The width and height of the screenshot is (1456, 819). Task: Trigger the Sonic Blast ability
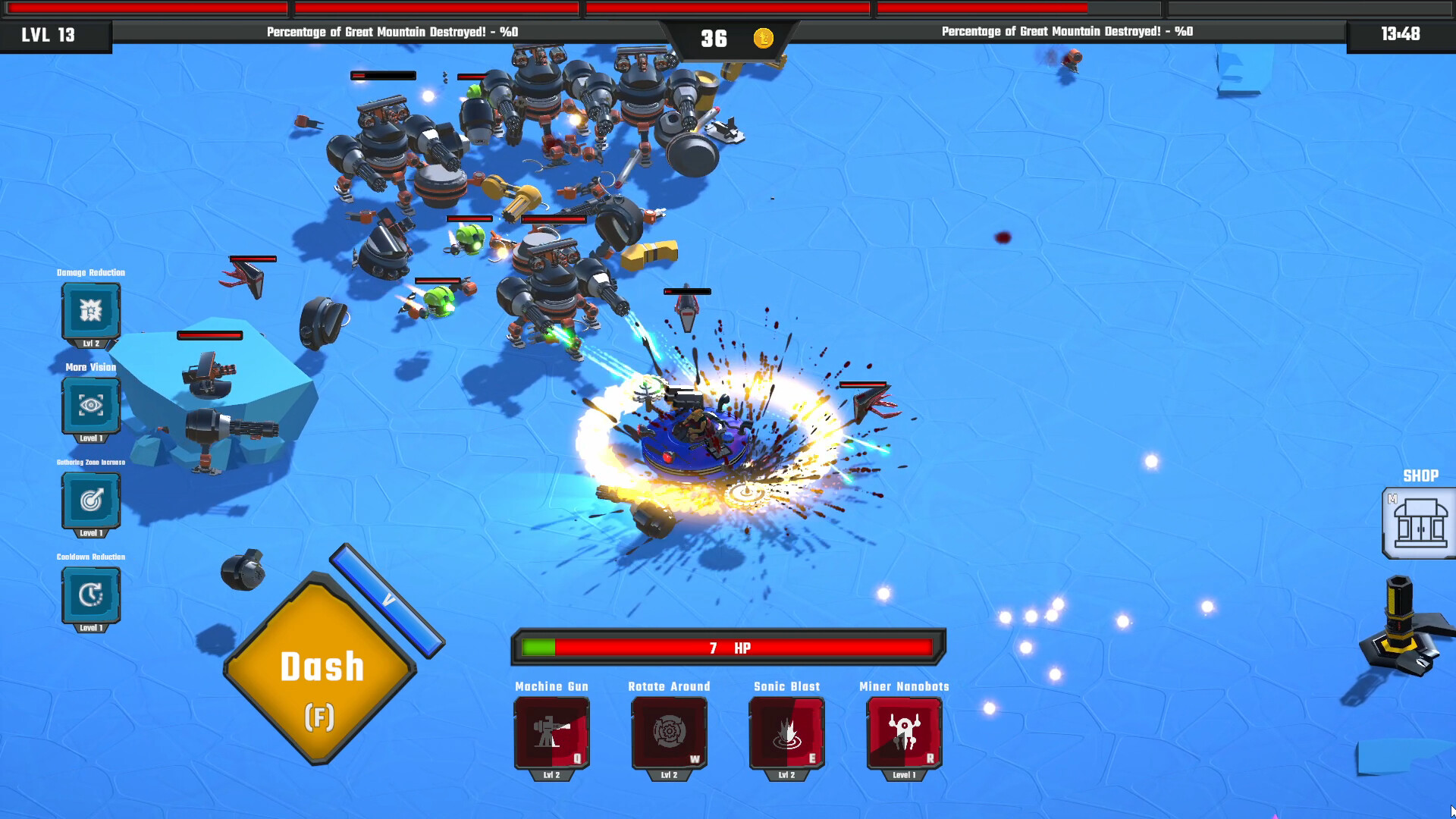(786, 732)
